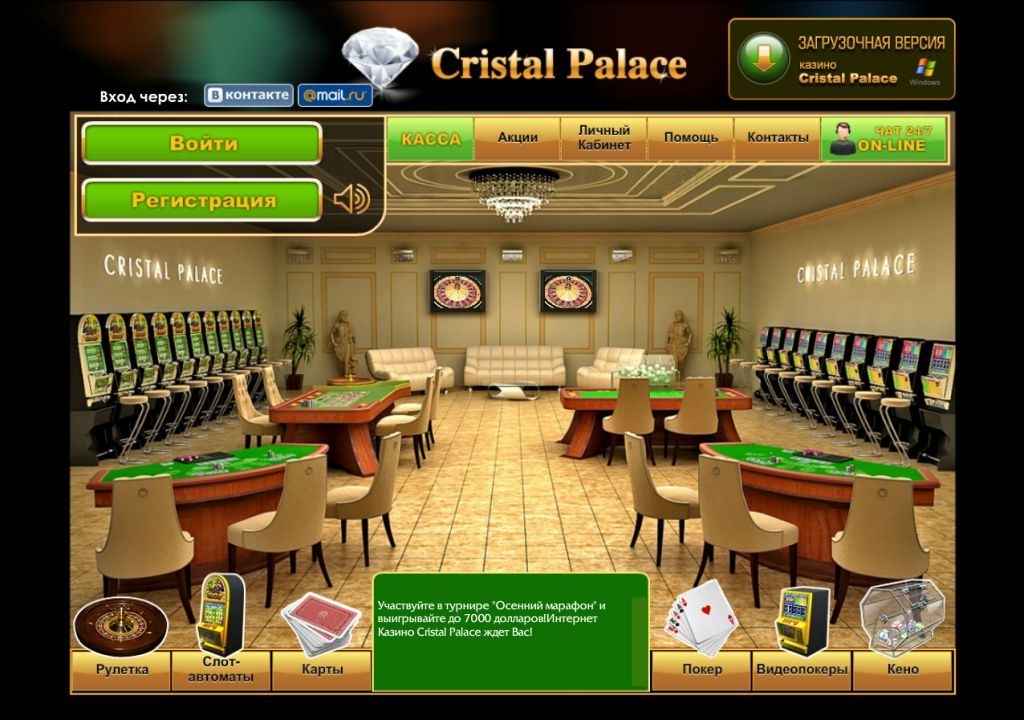Select the Кено keno game category

pyautogui.click(x=902, y=669)
